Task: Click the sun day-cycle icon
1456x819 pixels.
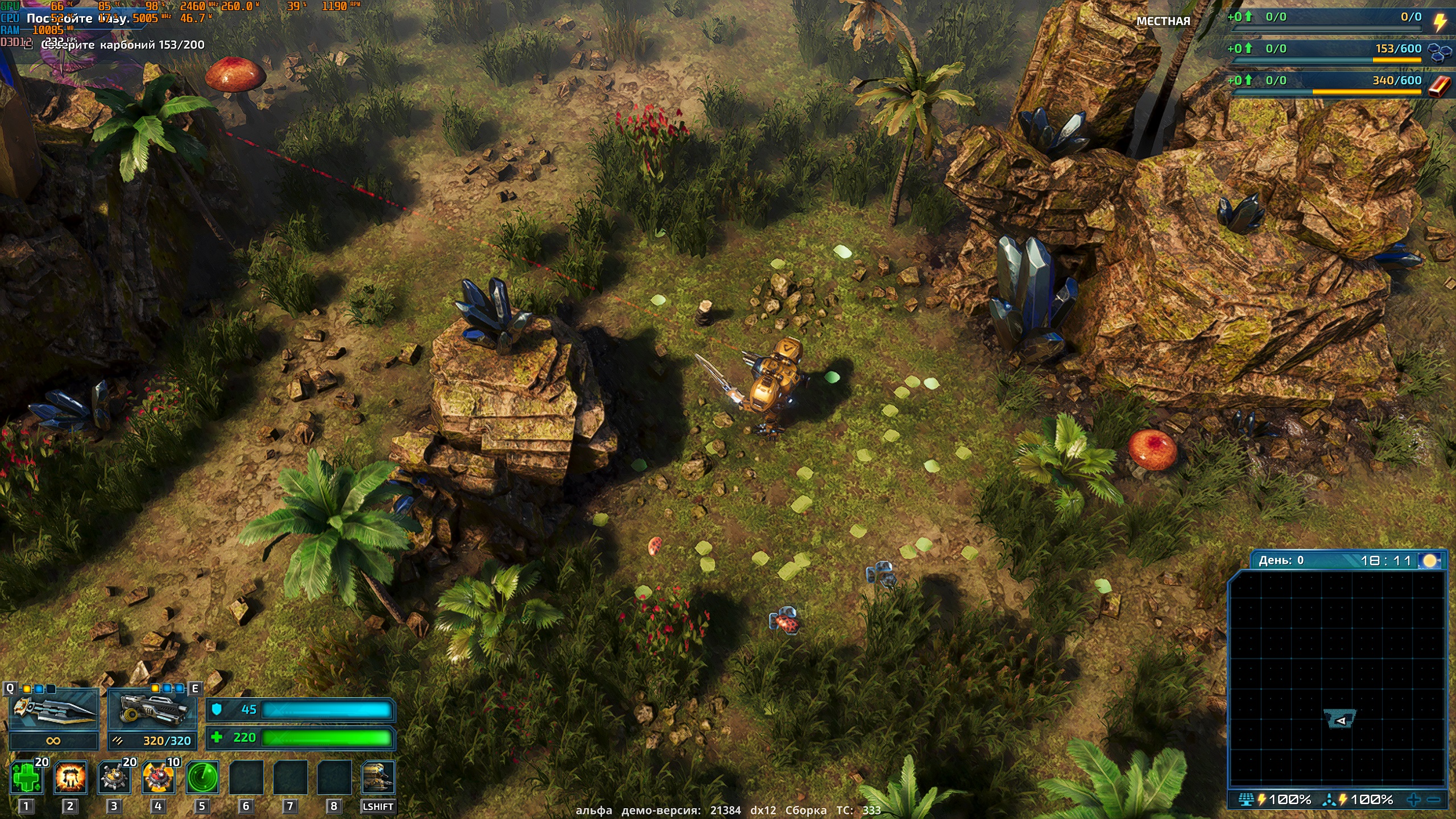Action: 1430,561
